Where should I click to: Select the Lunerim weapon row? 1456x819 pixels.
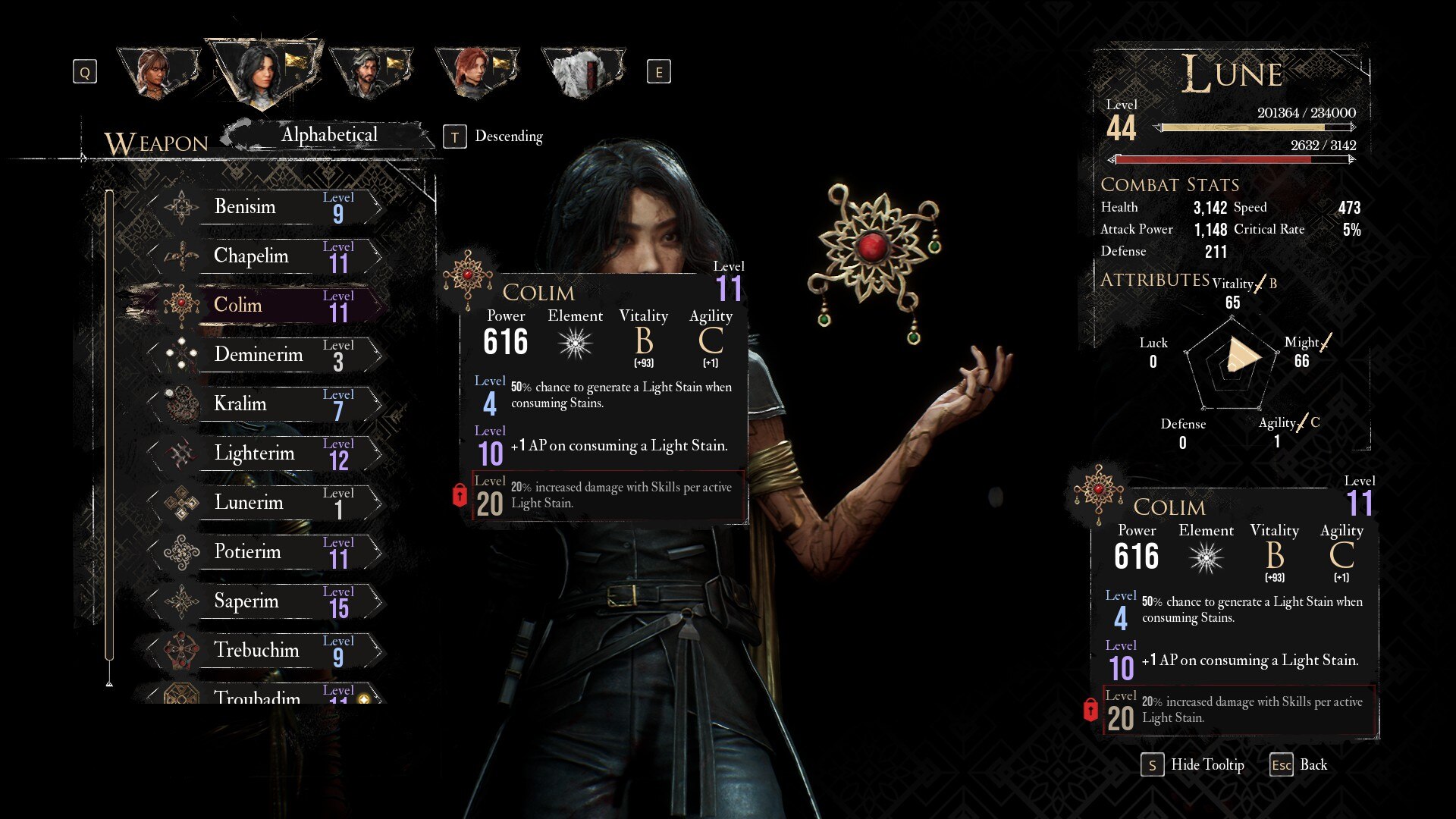coord(265,502)
